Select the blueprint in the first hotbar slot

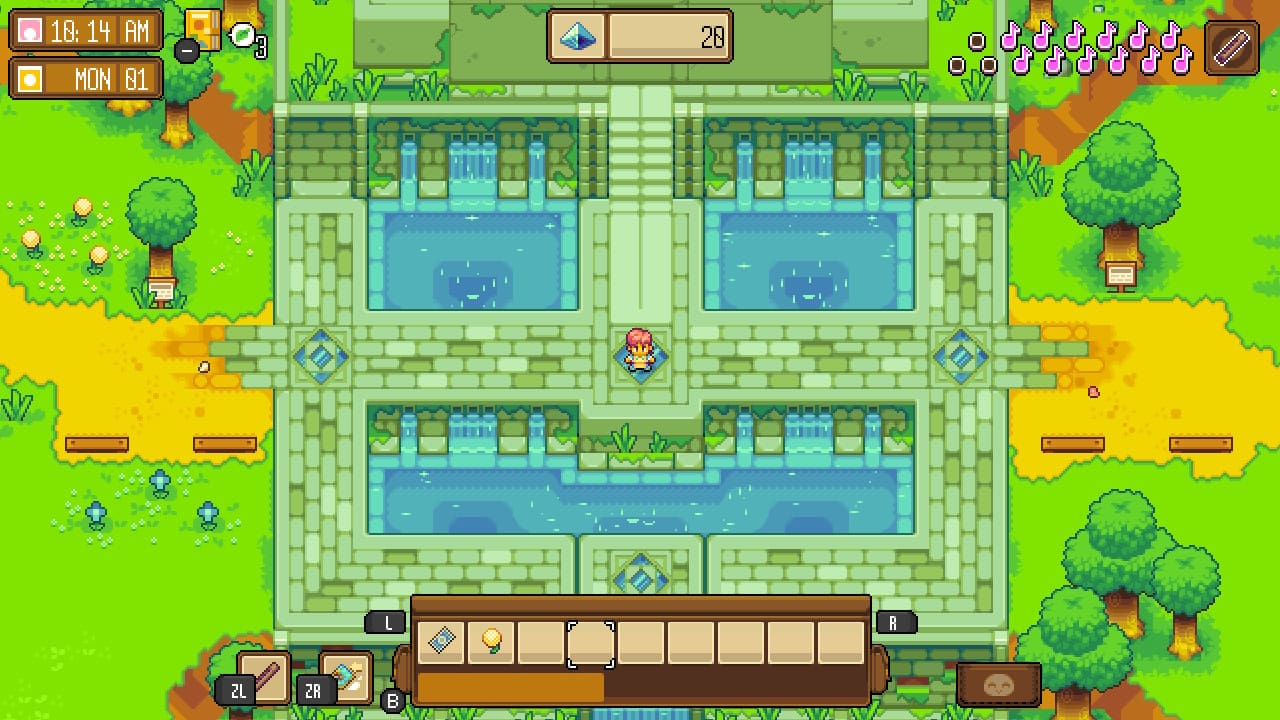click(x=442, y=642)
